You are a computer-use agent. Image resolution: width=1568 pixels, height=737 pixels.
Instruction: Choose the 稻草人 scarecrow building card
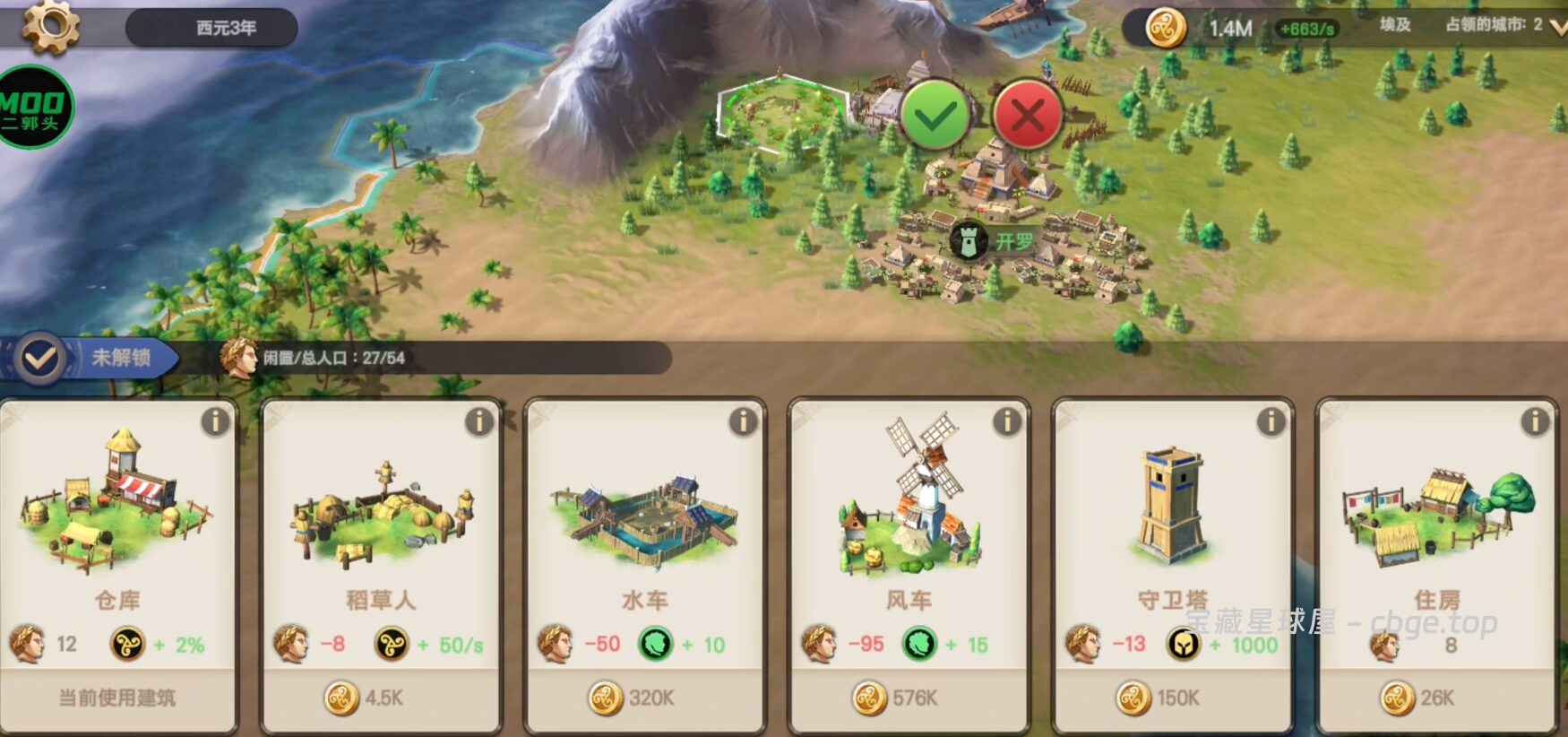coord(381,520)
